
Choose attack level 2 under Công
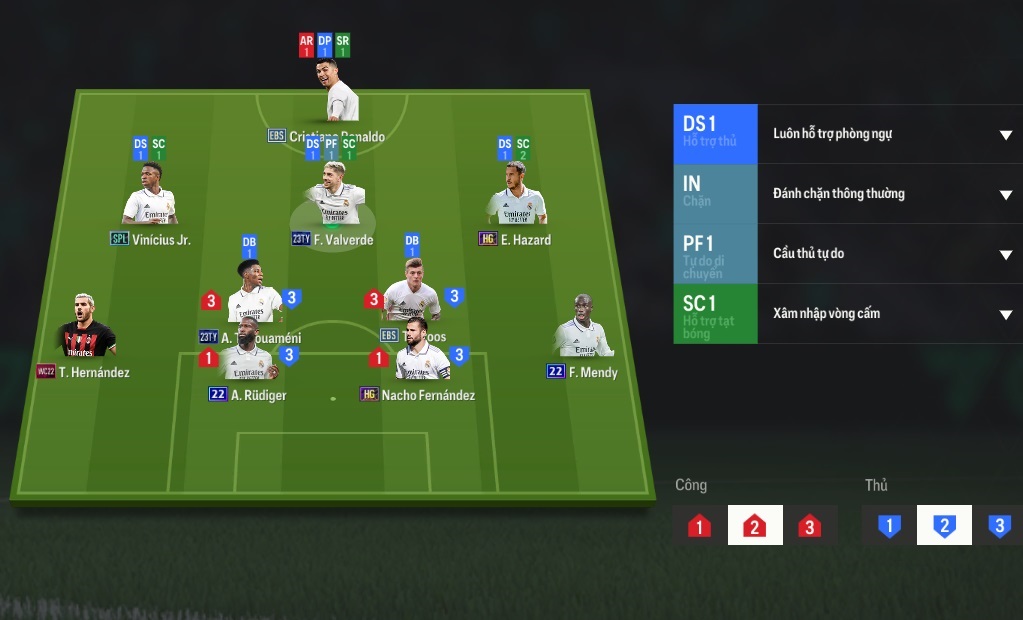pyautogui.click(x=755, y=526)
